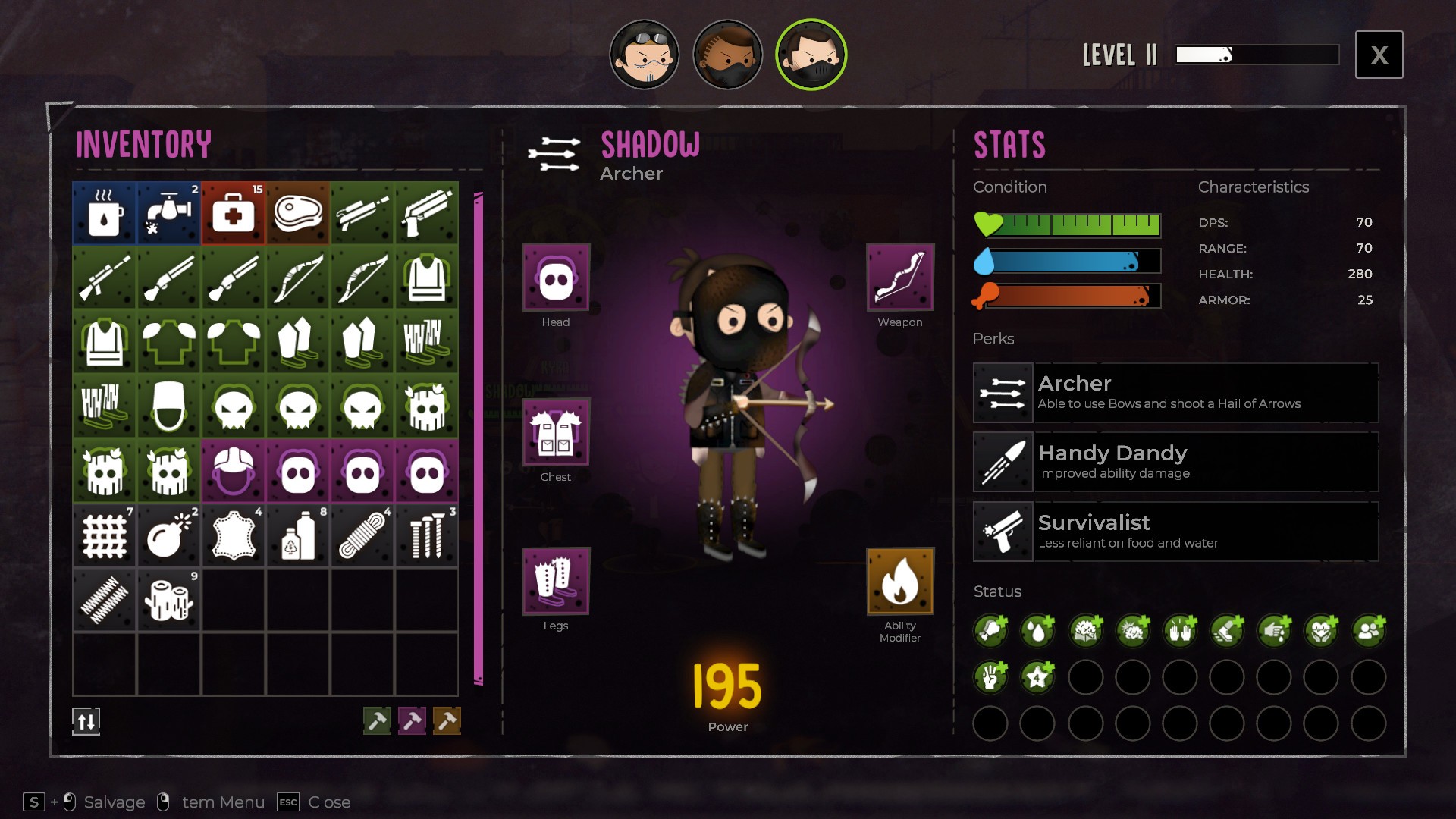Select the goggles-wearing character portrait
Viewport: 1456px width, 819px height.
[645, 55]
